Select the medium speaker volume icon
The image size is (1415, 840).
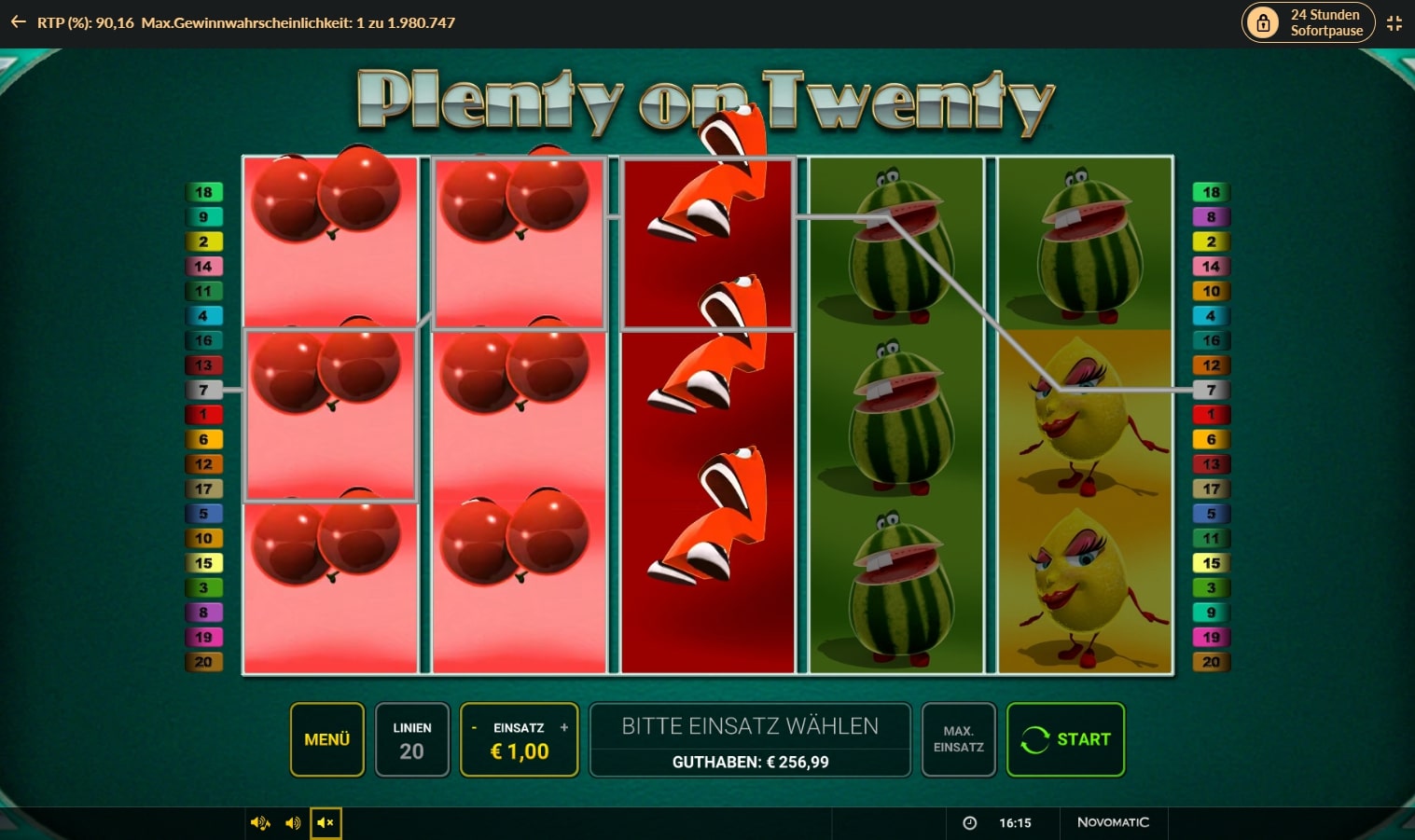click(x=294, y=823)
